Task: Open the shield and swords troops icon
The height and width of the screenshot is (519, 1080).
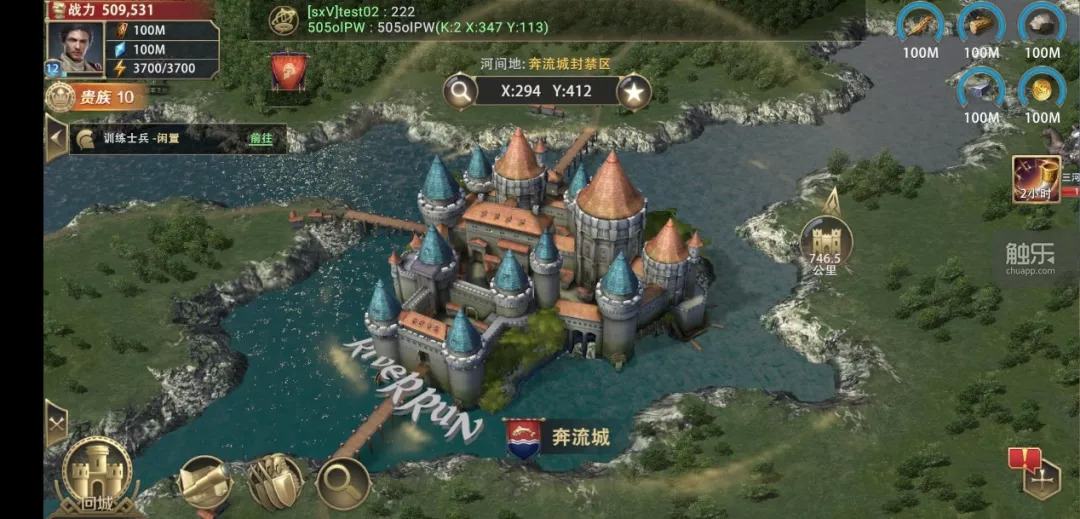Action: point(274,482)
